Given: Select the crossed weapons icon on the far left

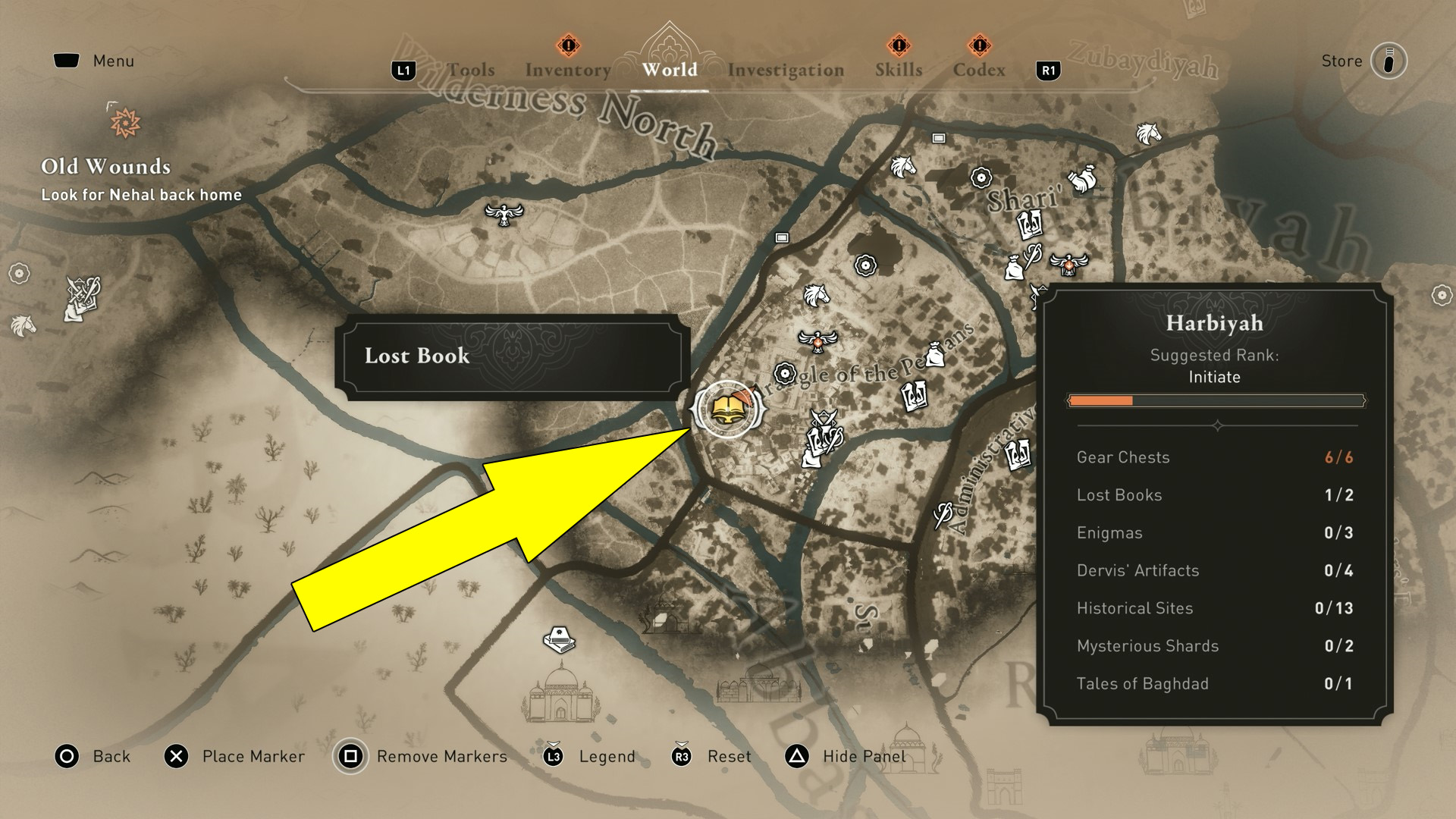Looking at the screenshot, I should pyautogui.click(x=83, y=296).
